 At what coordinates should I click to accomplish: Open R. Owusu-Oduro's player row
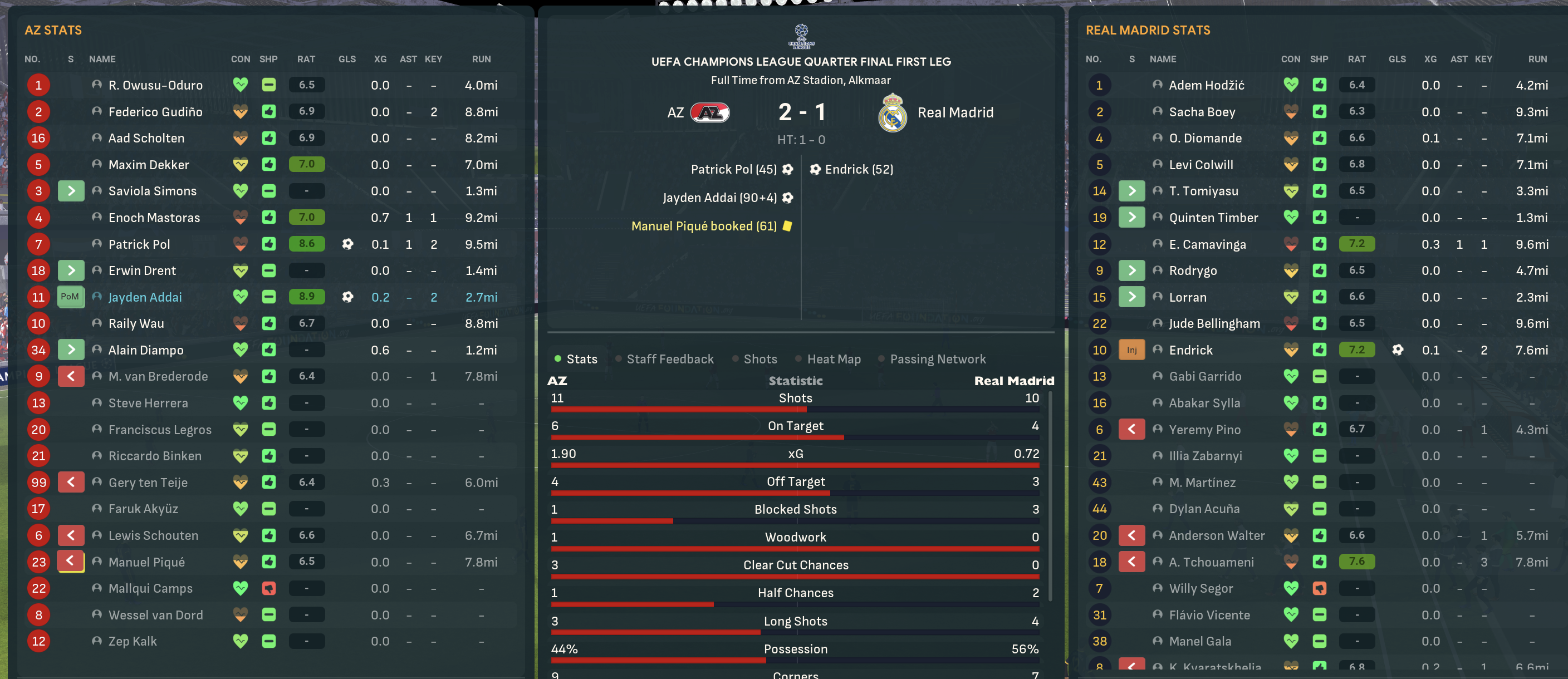155,85
